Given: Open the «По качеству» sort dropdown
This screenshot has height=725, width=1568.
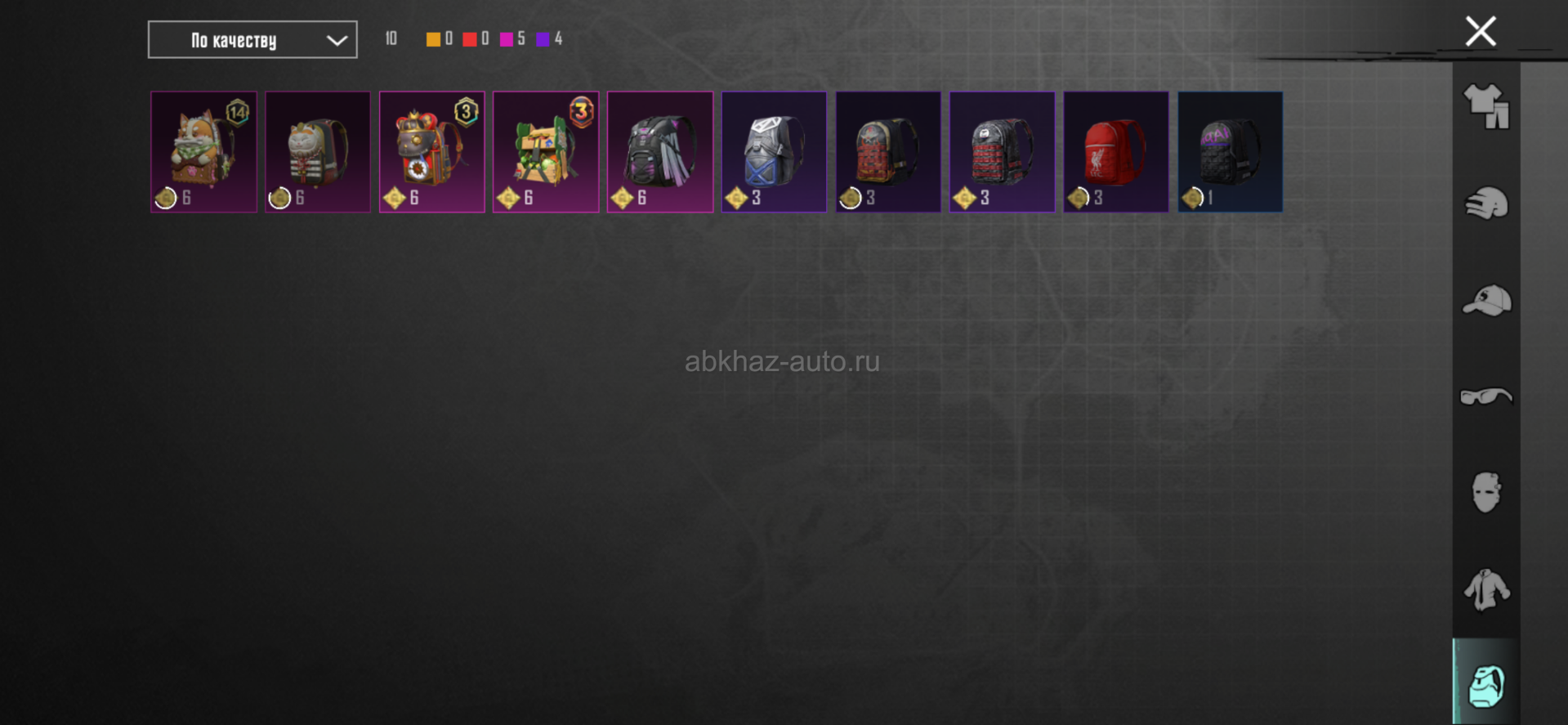Looking at the screenshot, I should click(252, 40).
